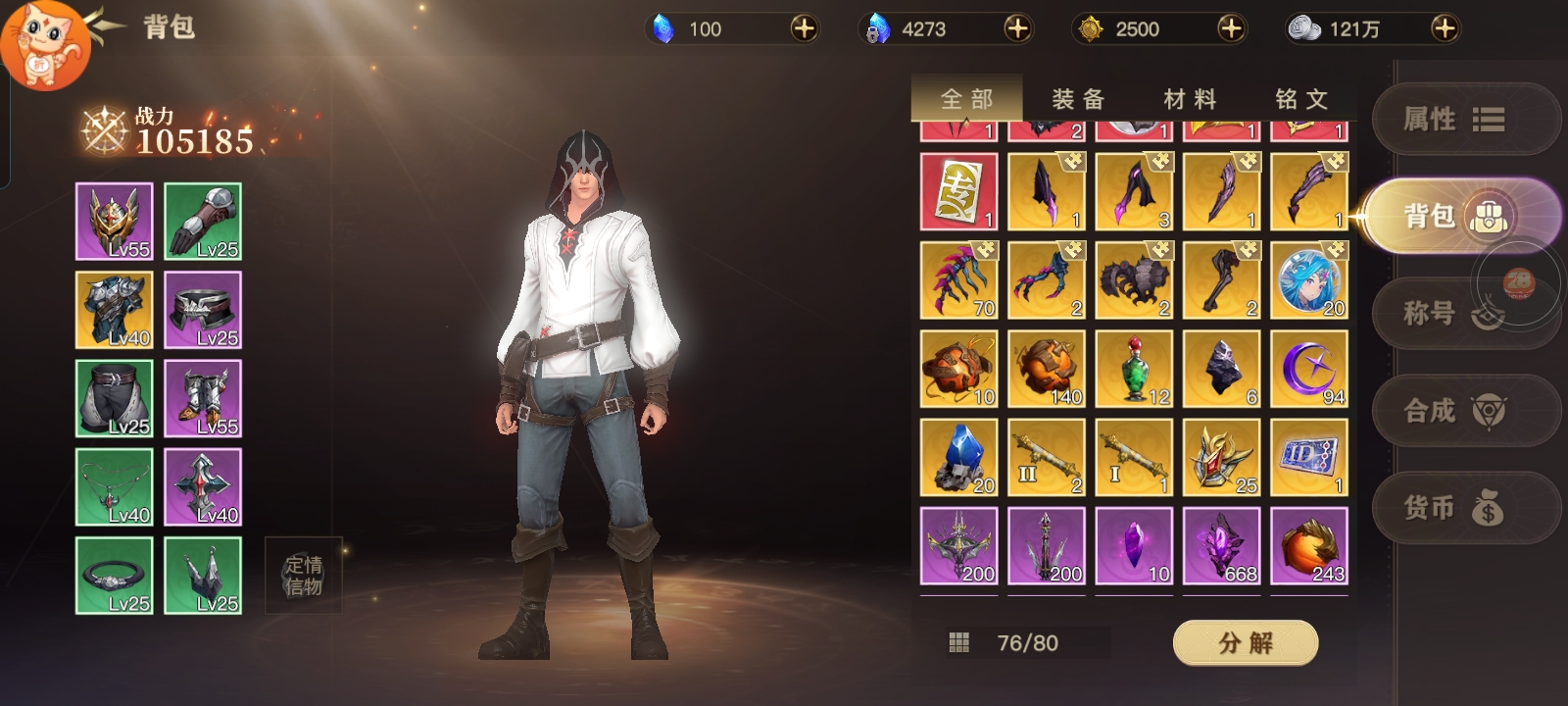Open the 材料 materials tab
The height and width of the screenshot is (706, 1568).
point(1190,99)
